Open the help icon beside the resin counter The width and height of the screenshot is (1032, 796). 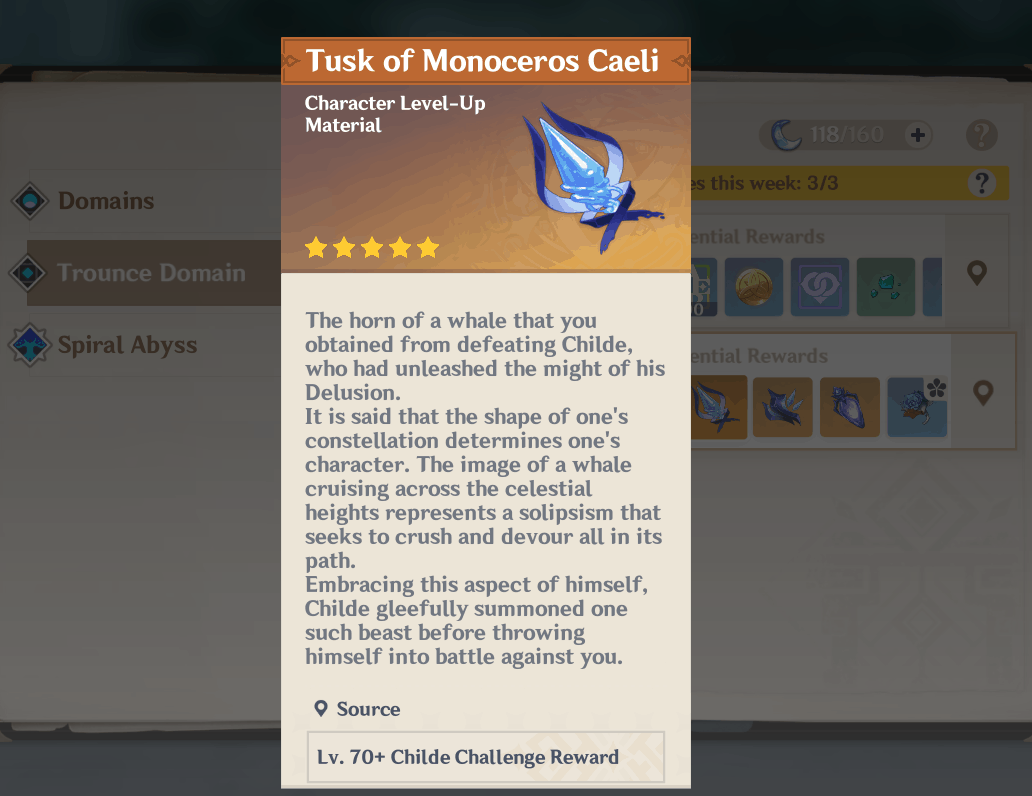point(982,135)
